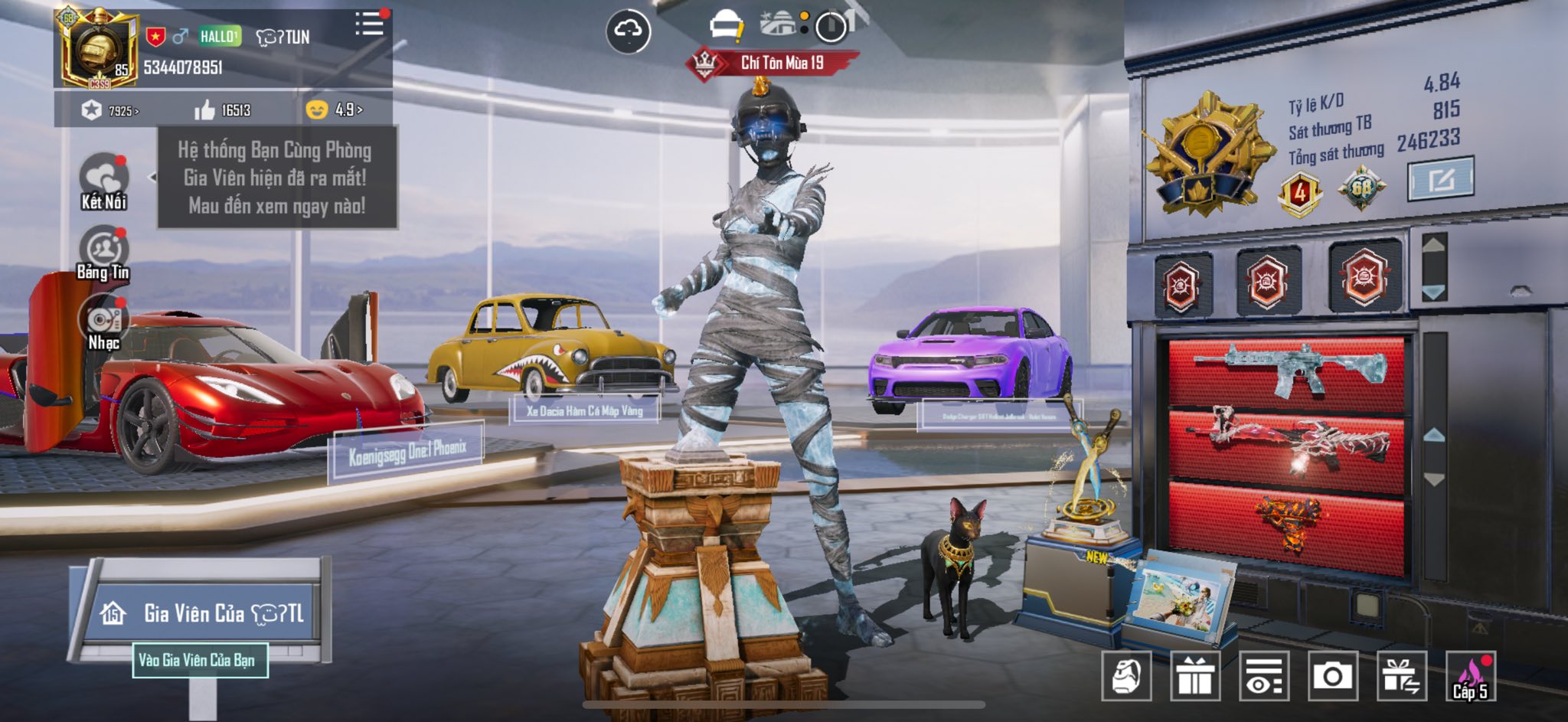Click the player avatar frame
This screenshot has height=722, width=1568.
click(x=98, y=47)
